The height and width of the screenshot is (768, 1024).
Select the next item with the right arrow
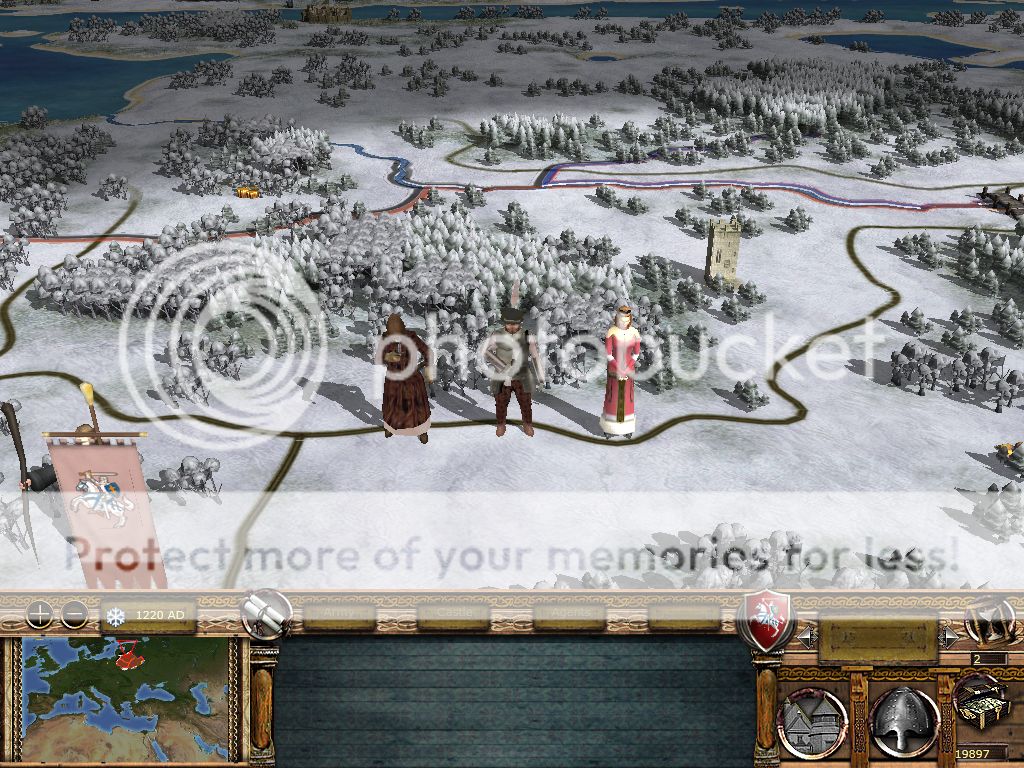pos(948,634)
